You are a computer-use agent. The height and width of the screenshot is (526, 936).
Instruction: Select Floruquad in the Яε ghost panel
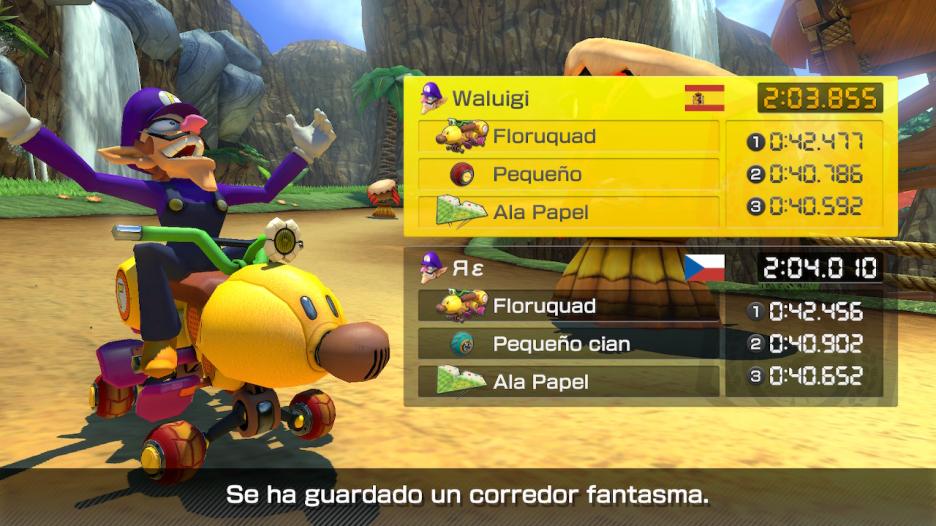pos(568,306)
